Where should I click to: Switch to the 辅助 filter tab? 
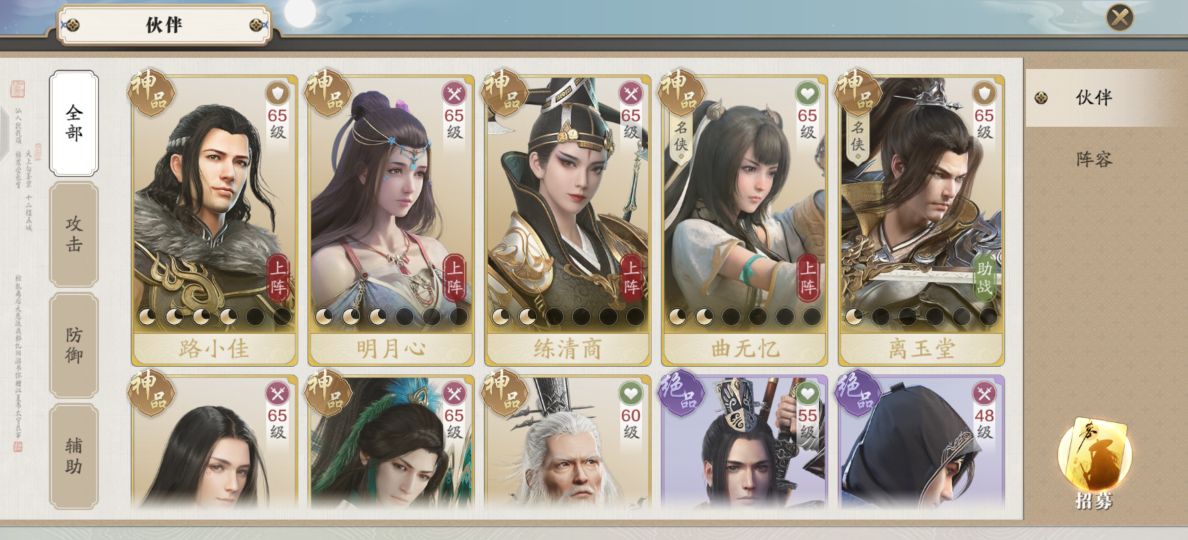(x=74, y=456)
